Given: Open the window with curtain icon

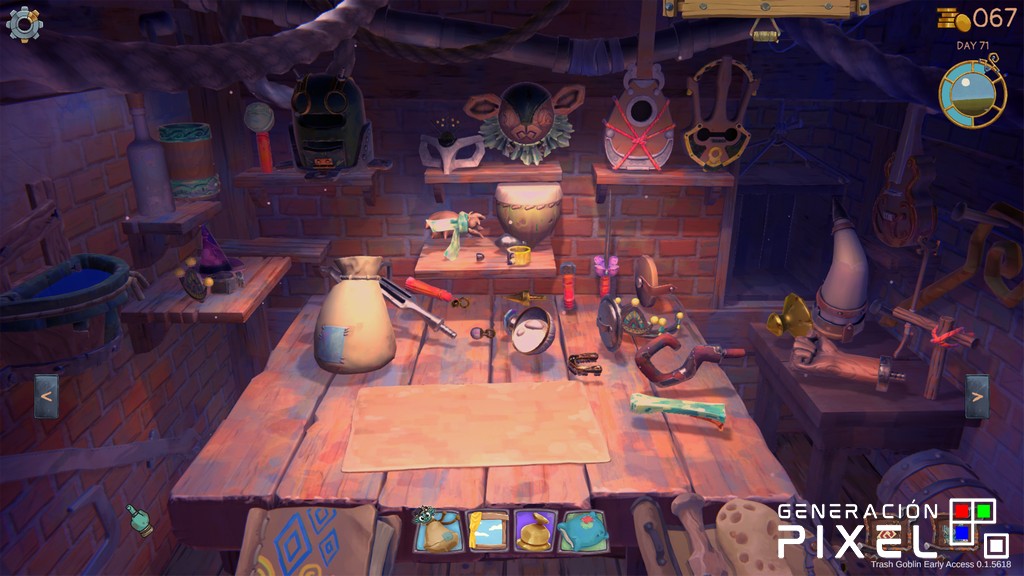Looking at the screenshot, I should (487, 531).
